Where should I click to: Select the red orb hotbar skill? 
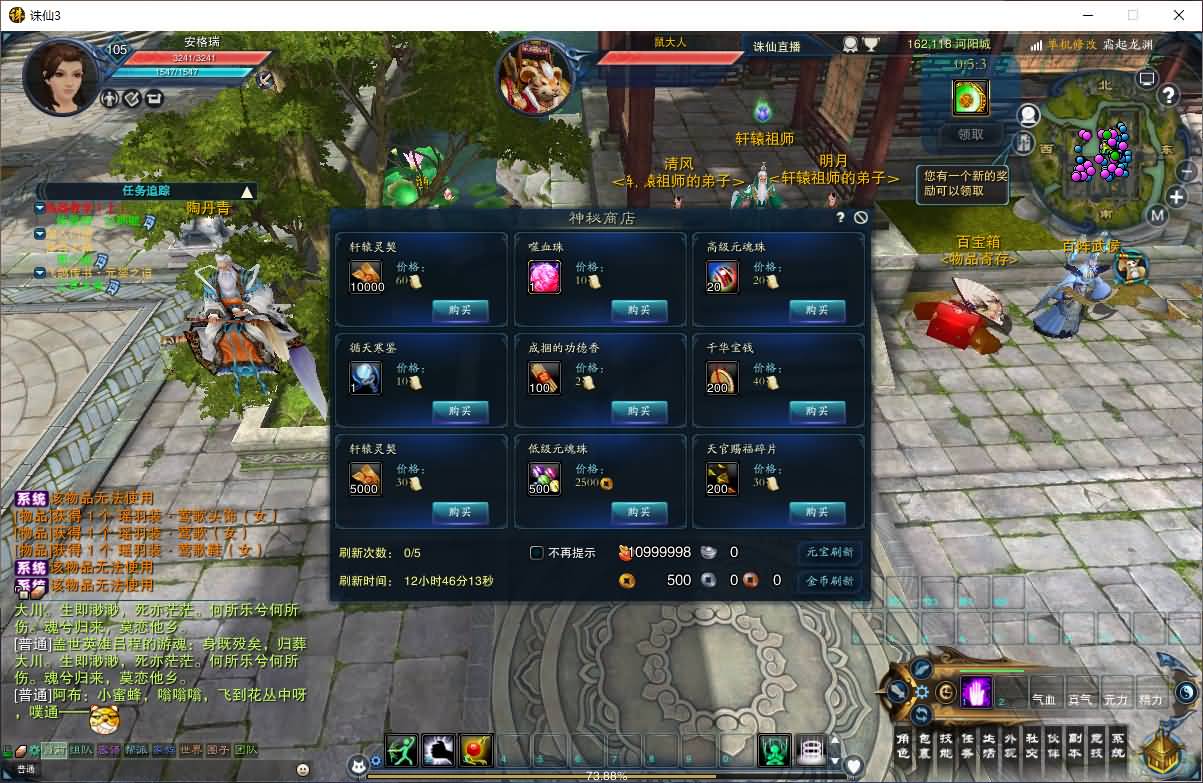pyautogui.click(x=476, y=749)
